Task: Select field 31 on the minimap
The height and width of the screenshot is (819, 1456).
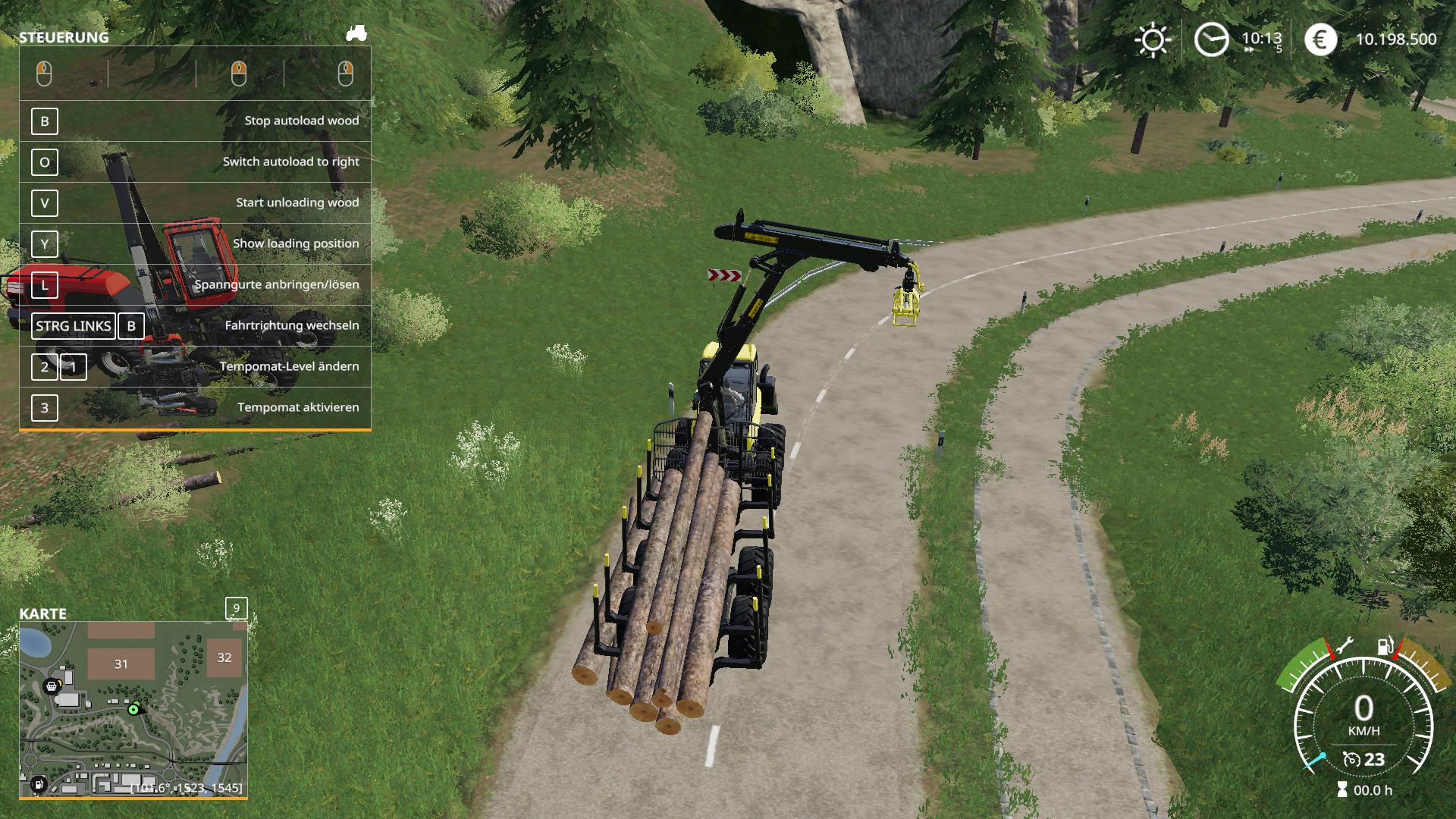Action: pos(121,664)
